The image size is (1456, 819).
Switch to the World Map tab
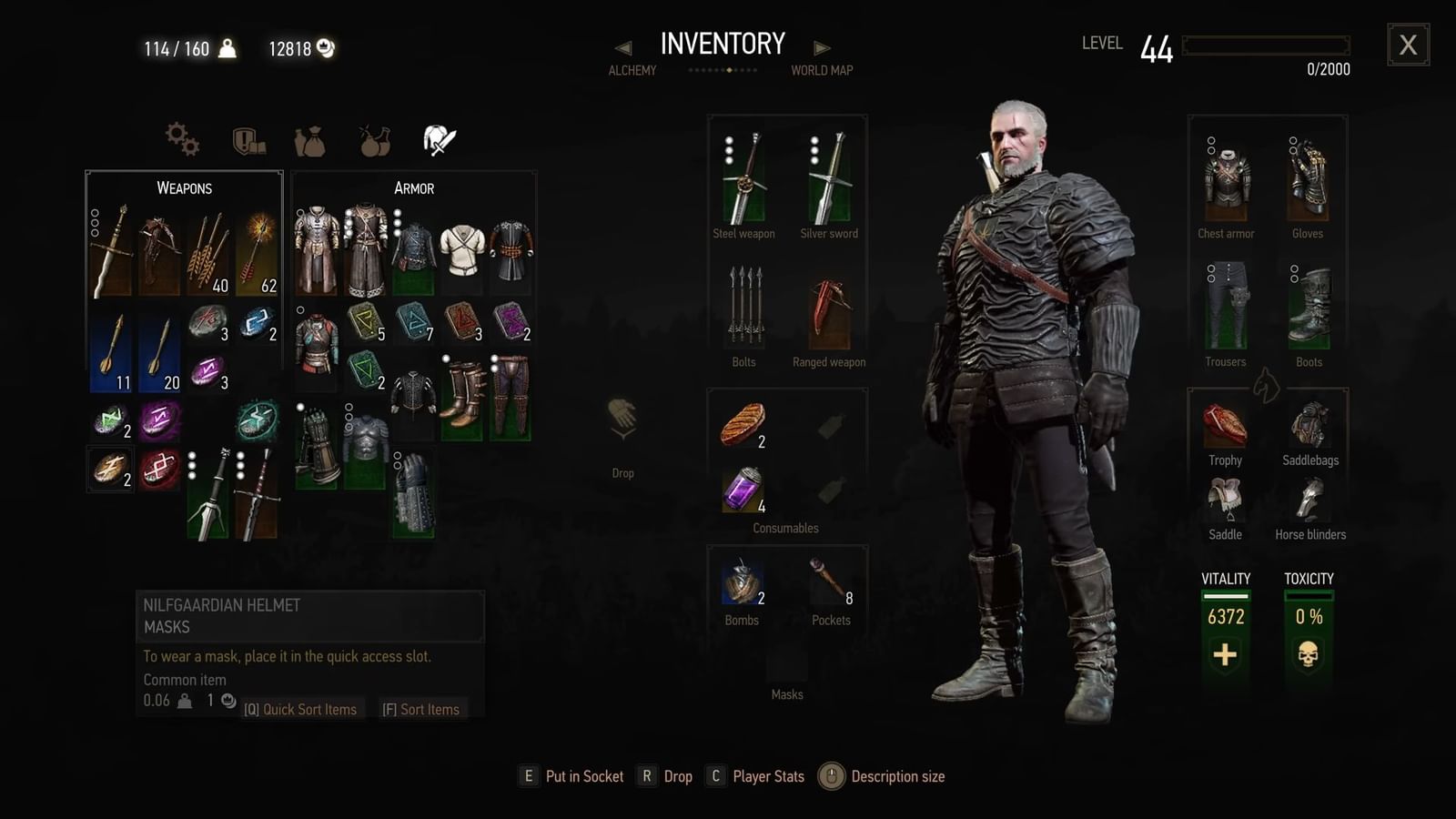[x=822, y=70]
